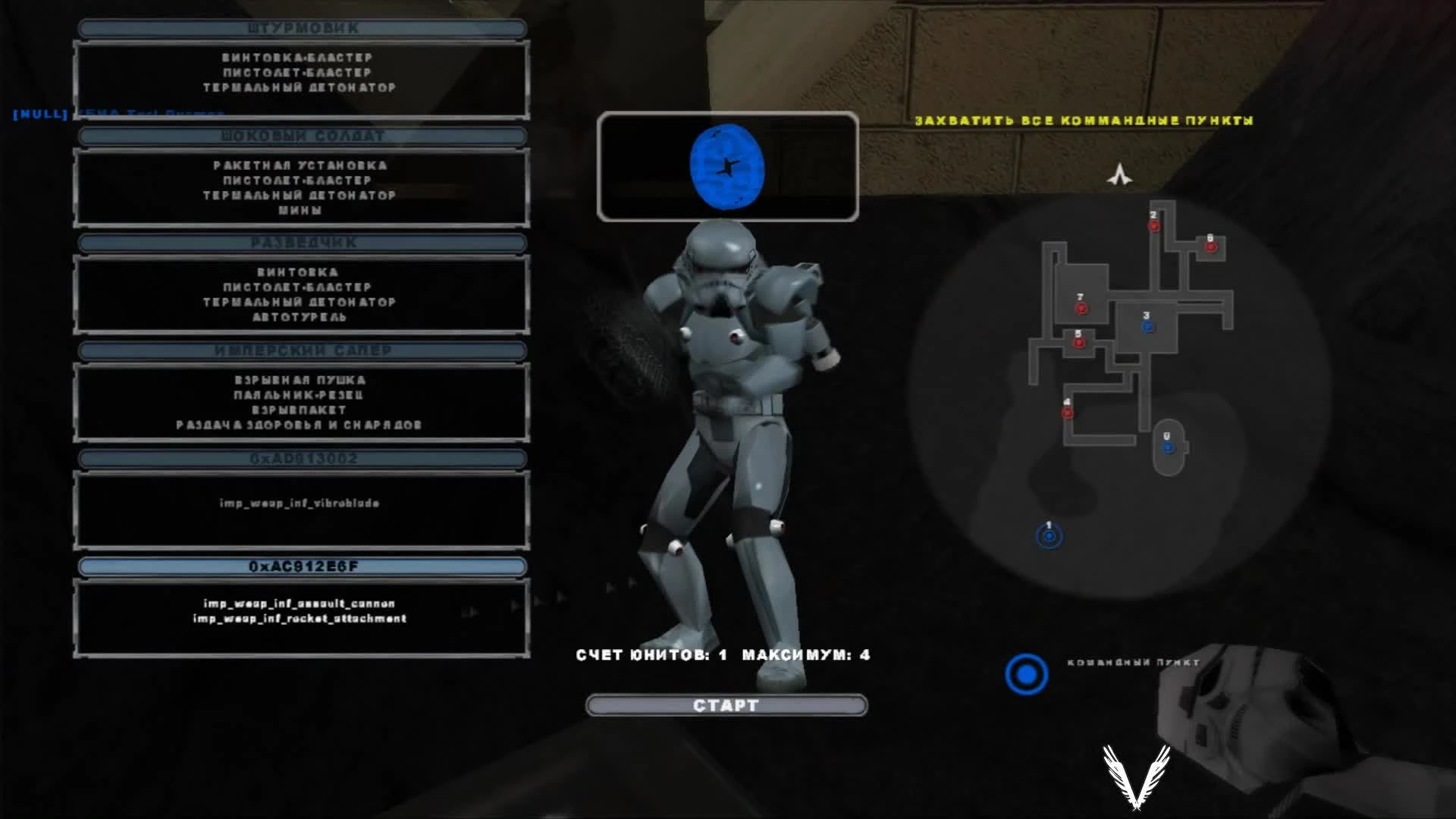Select blue command post 3 on minimap

[1147, 325]
